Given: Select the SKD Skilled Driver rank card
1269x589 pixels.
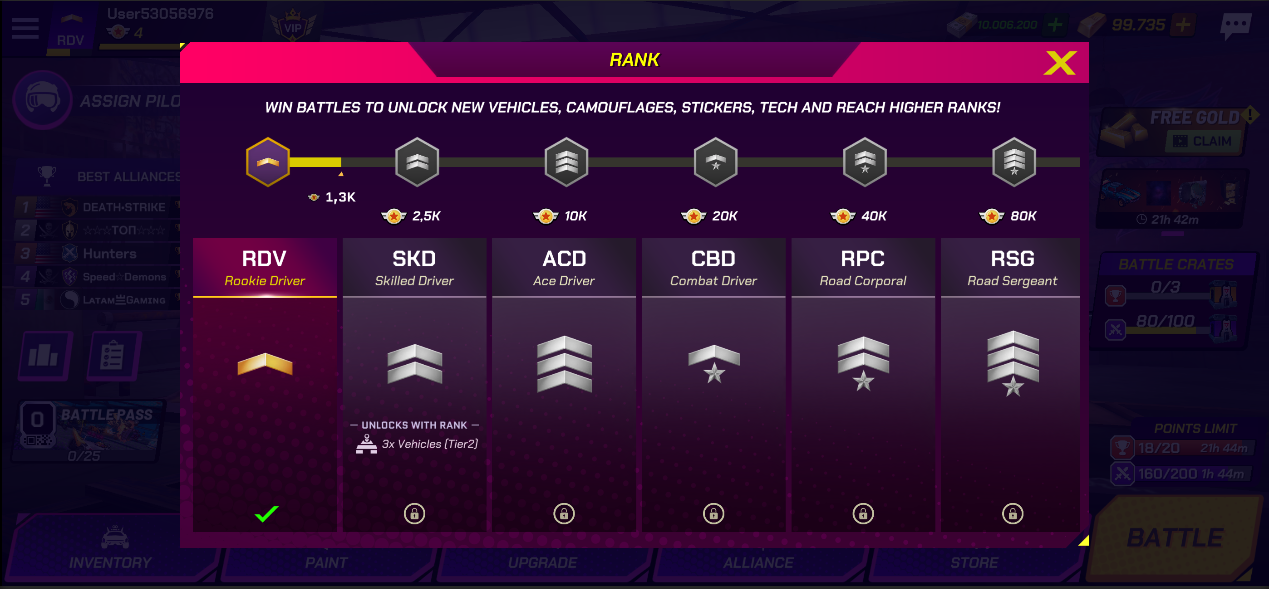Looking at the screenshot, I should click(414, 384).
